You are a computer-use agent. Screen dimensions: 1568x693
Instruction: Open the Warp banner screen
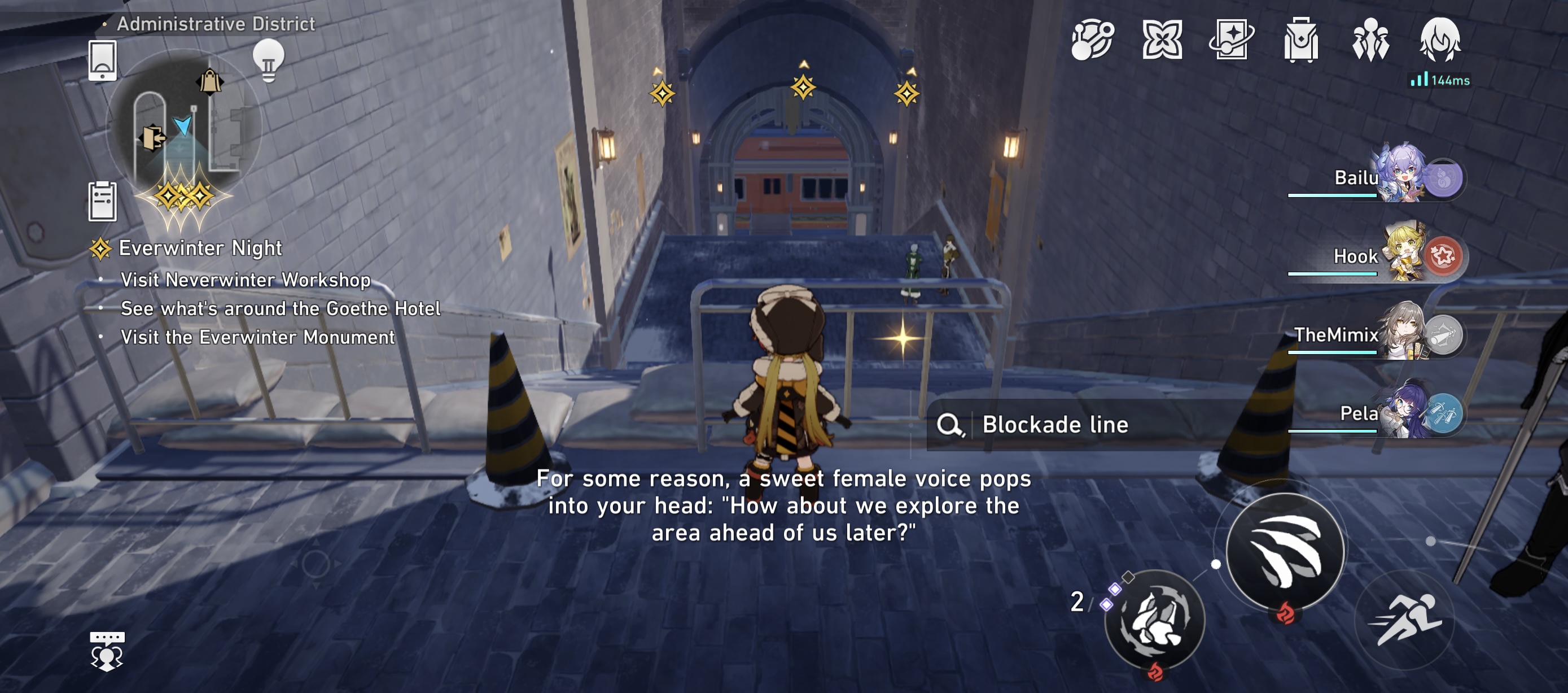tap(1231, 40)
